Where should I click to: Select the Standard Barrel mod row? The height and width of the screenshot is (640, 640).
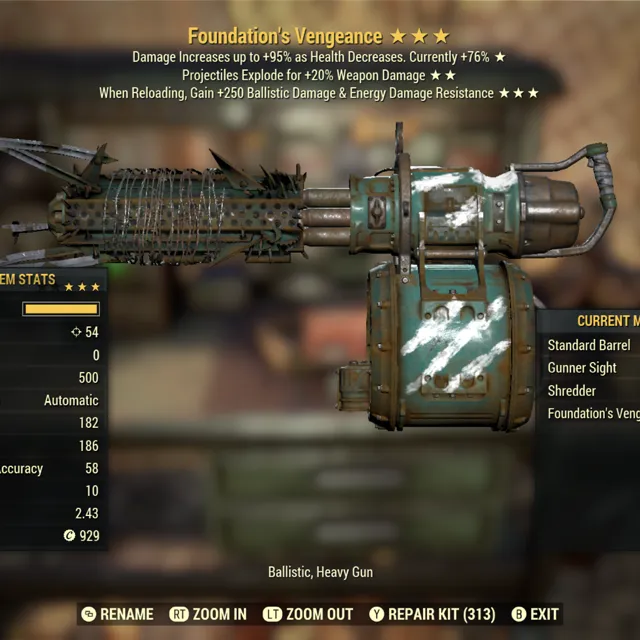589,345
